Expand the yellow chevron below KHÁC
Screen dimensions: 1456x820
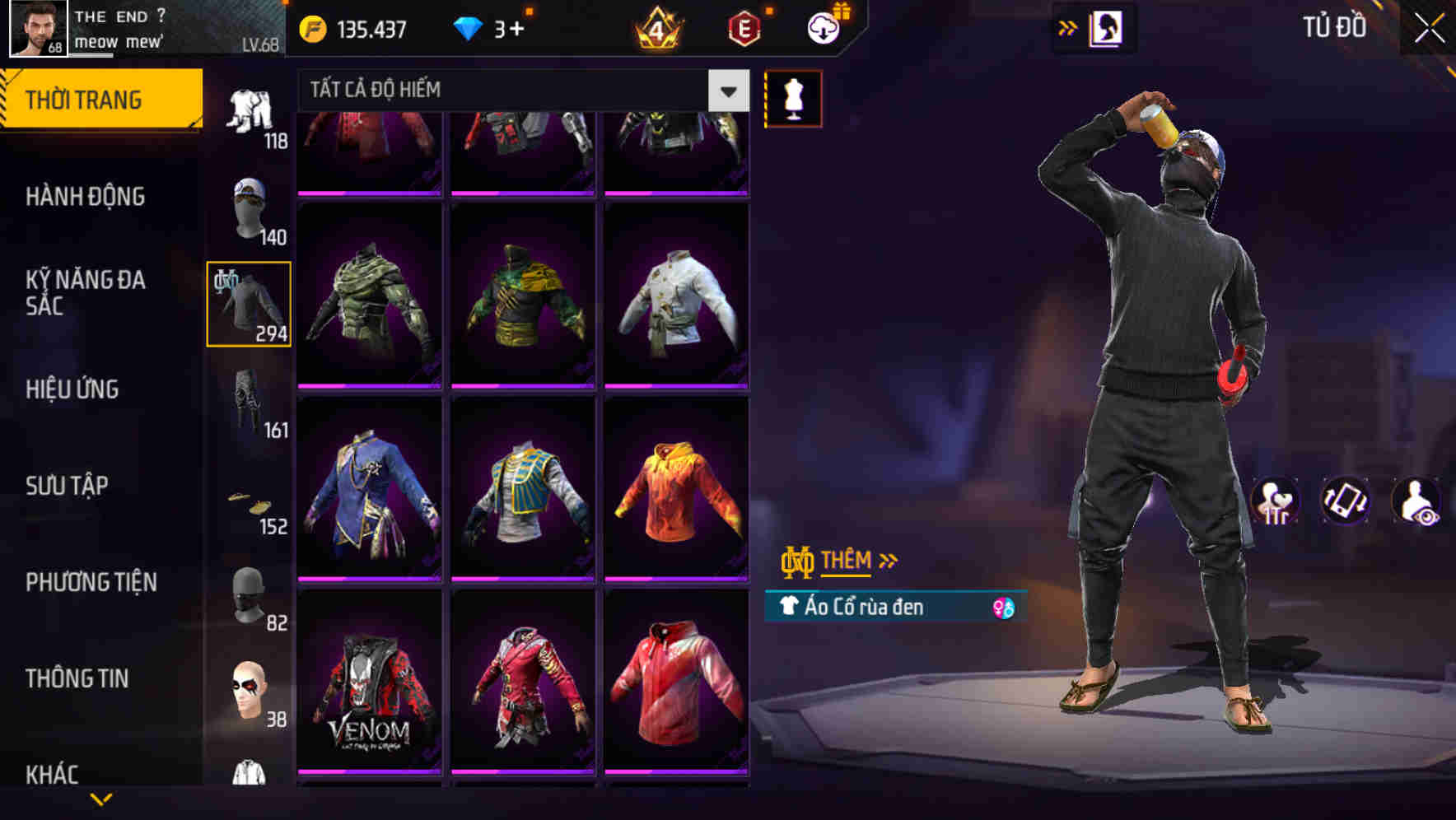[x=103, y=800]
